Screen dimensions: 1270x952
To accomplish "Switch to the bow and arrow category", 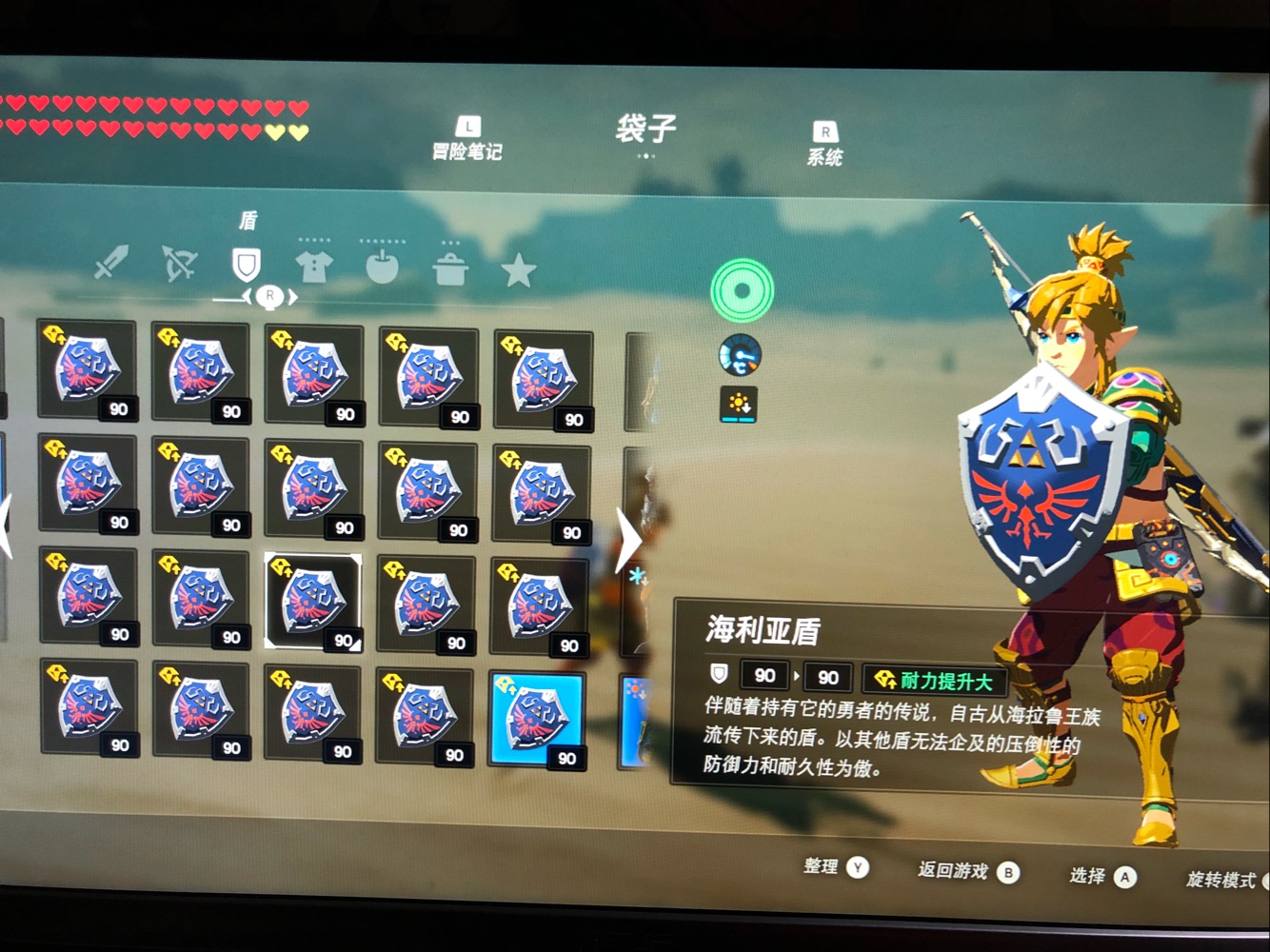I will [179, 264].
